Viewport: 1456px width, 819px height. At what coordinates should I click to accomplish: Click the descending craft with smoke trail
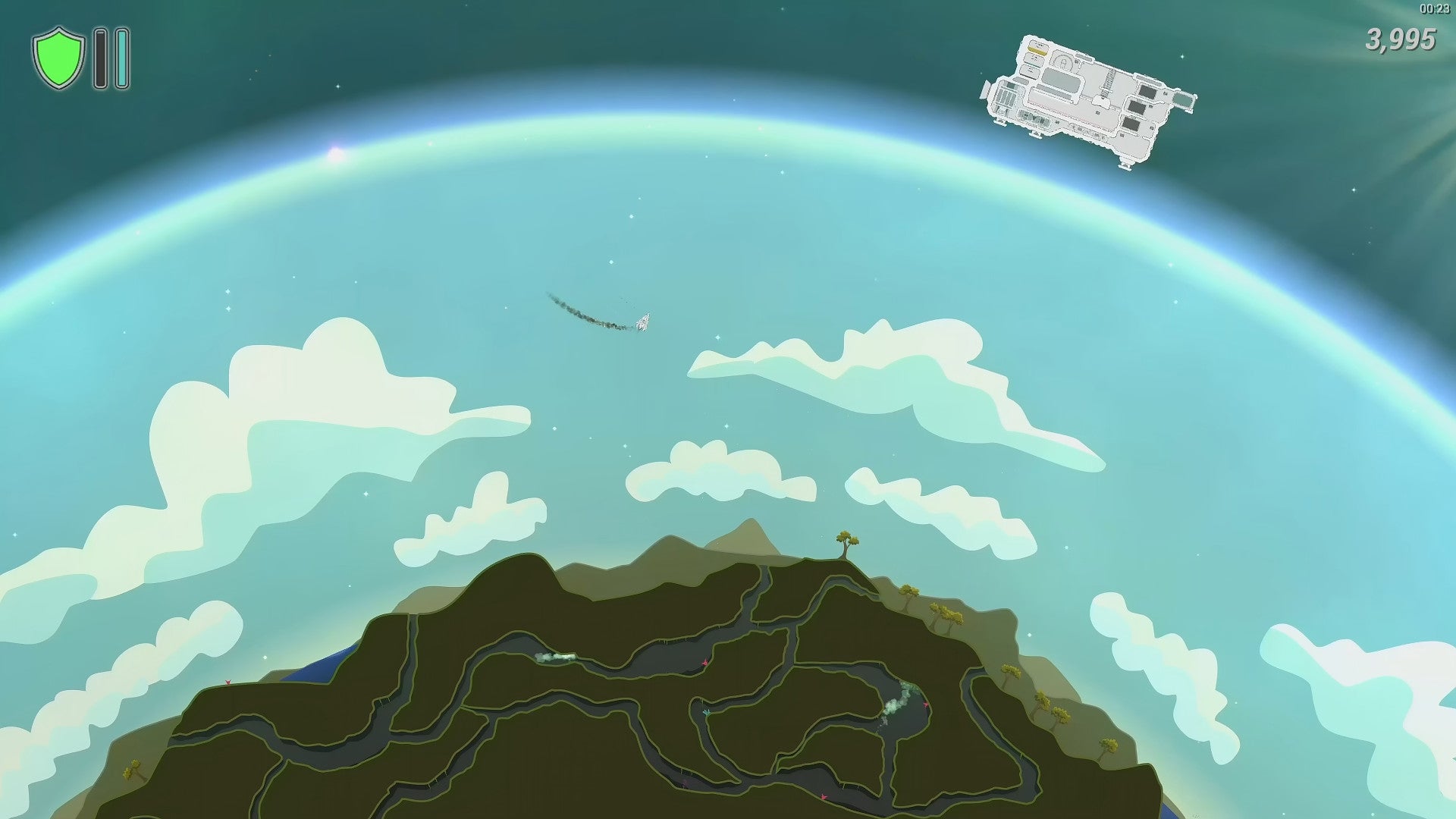point(645,322)
